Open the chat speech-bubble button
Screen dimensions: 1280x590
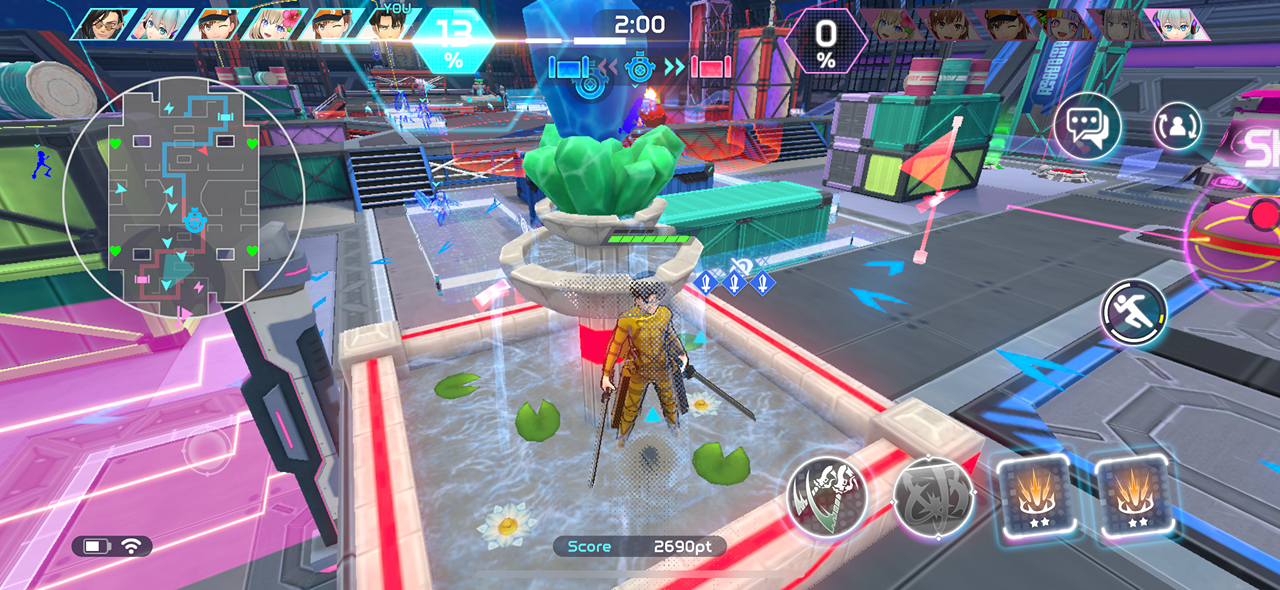click(1087, 127)
